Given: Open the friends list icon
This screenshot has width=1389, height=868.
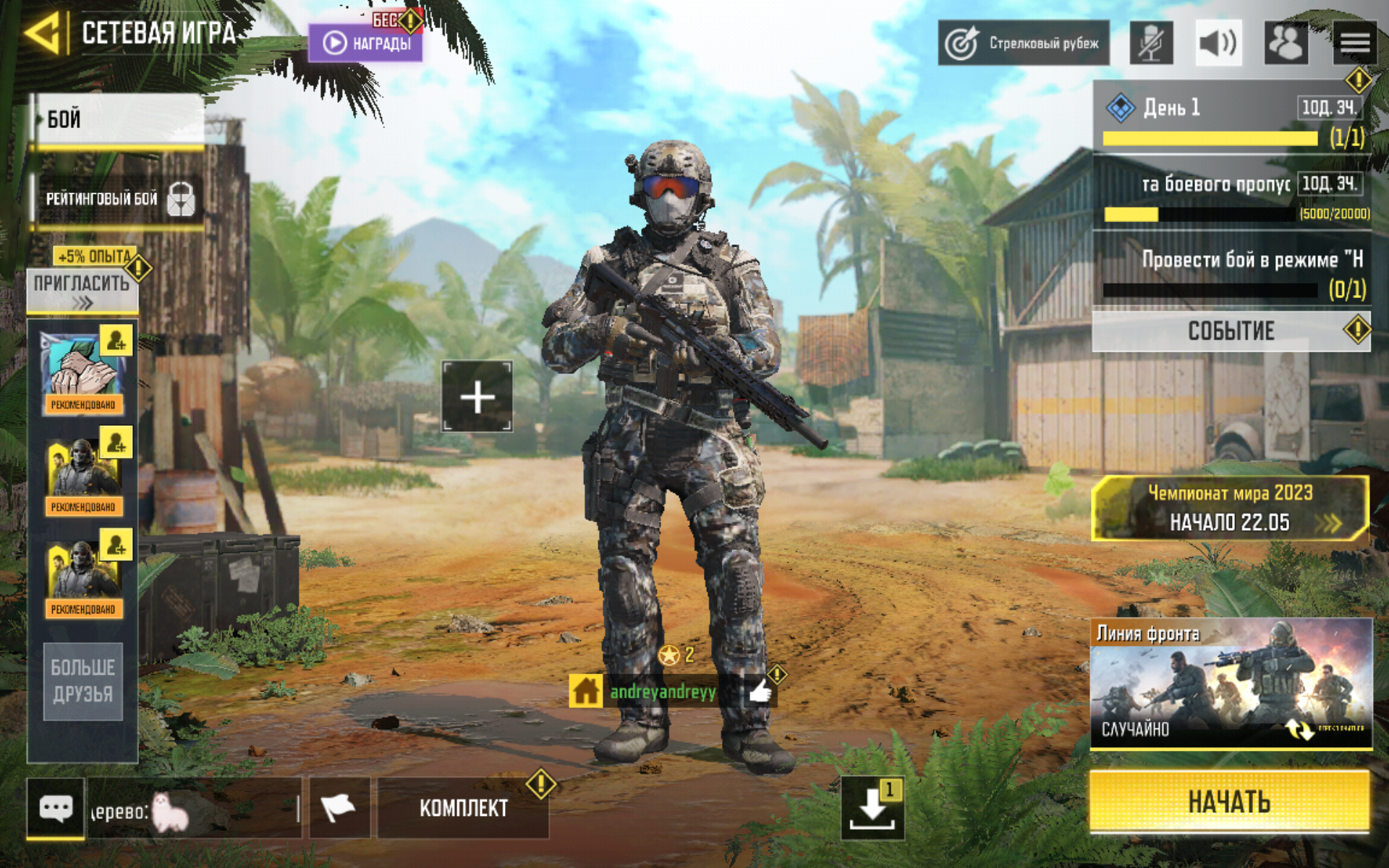Looking at the screenshot, I should (1286, 43).
